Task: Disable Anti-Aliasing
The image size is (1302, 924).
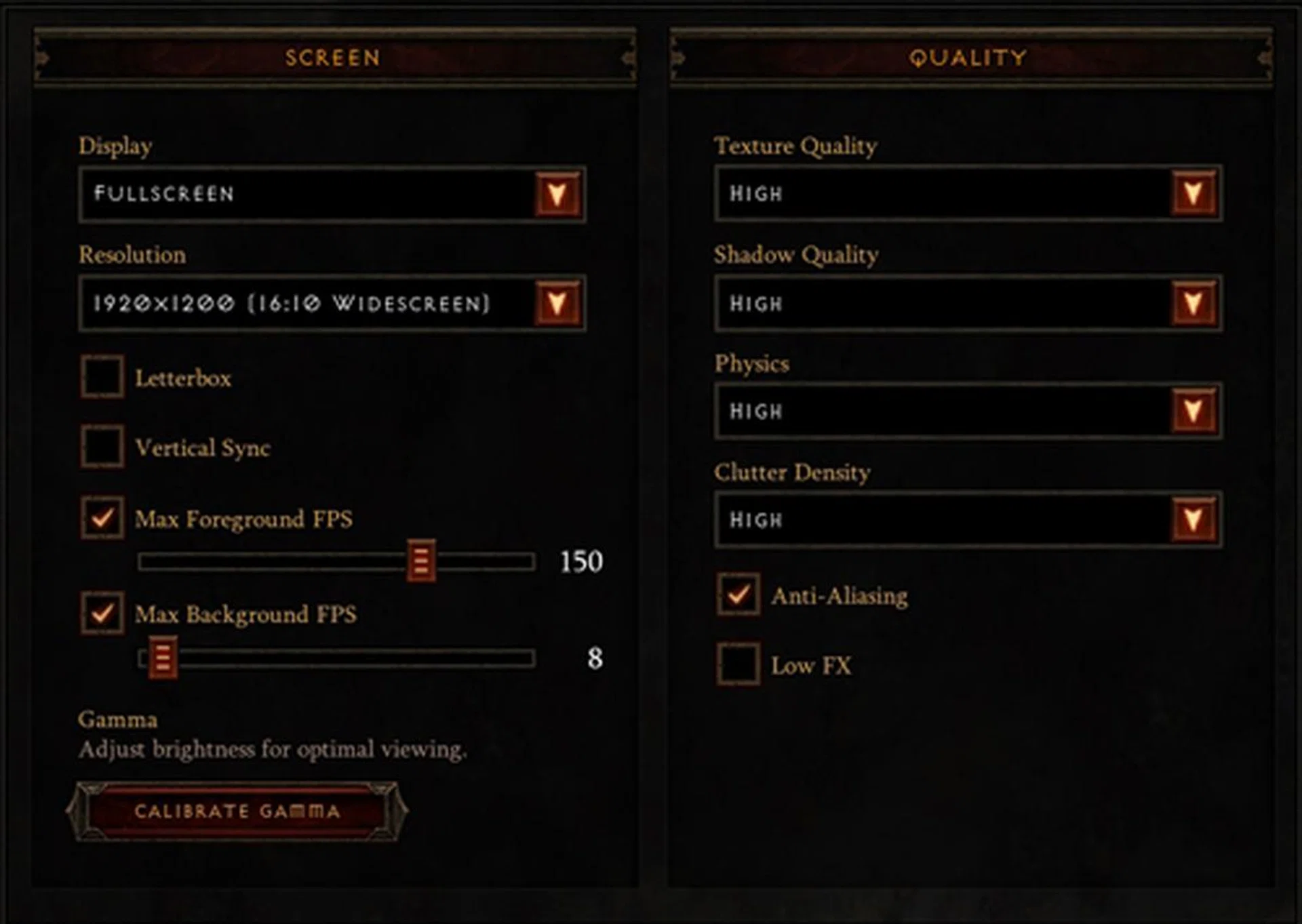Action: coord(738,595)
